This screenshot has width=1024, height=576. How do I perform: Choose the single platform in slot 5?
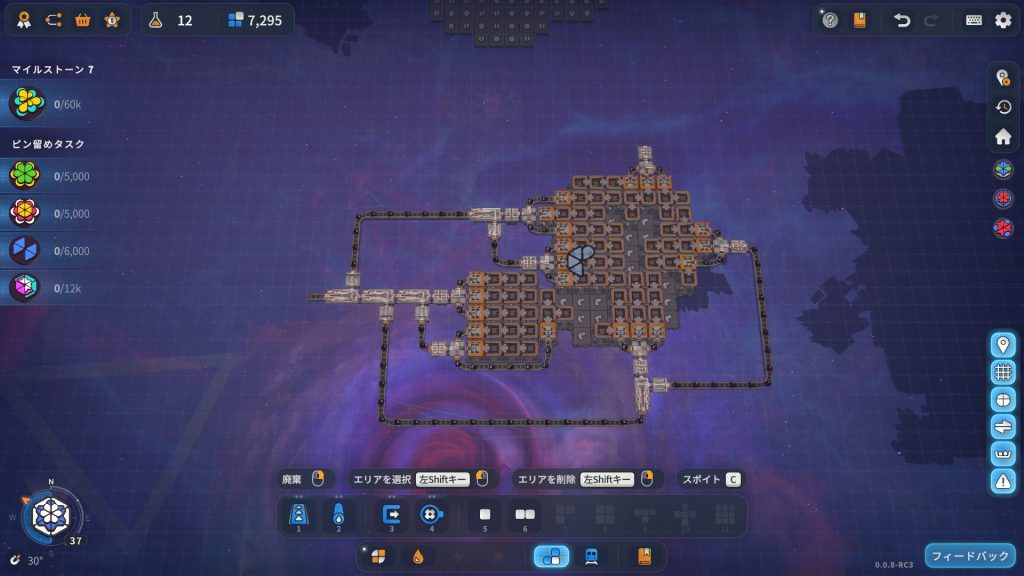coord(485,515)
